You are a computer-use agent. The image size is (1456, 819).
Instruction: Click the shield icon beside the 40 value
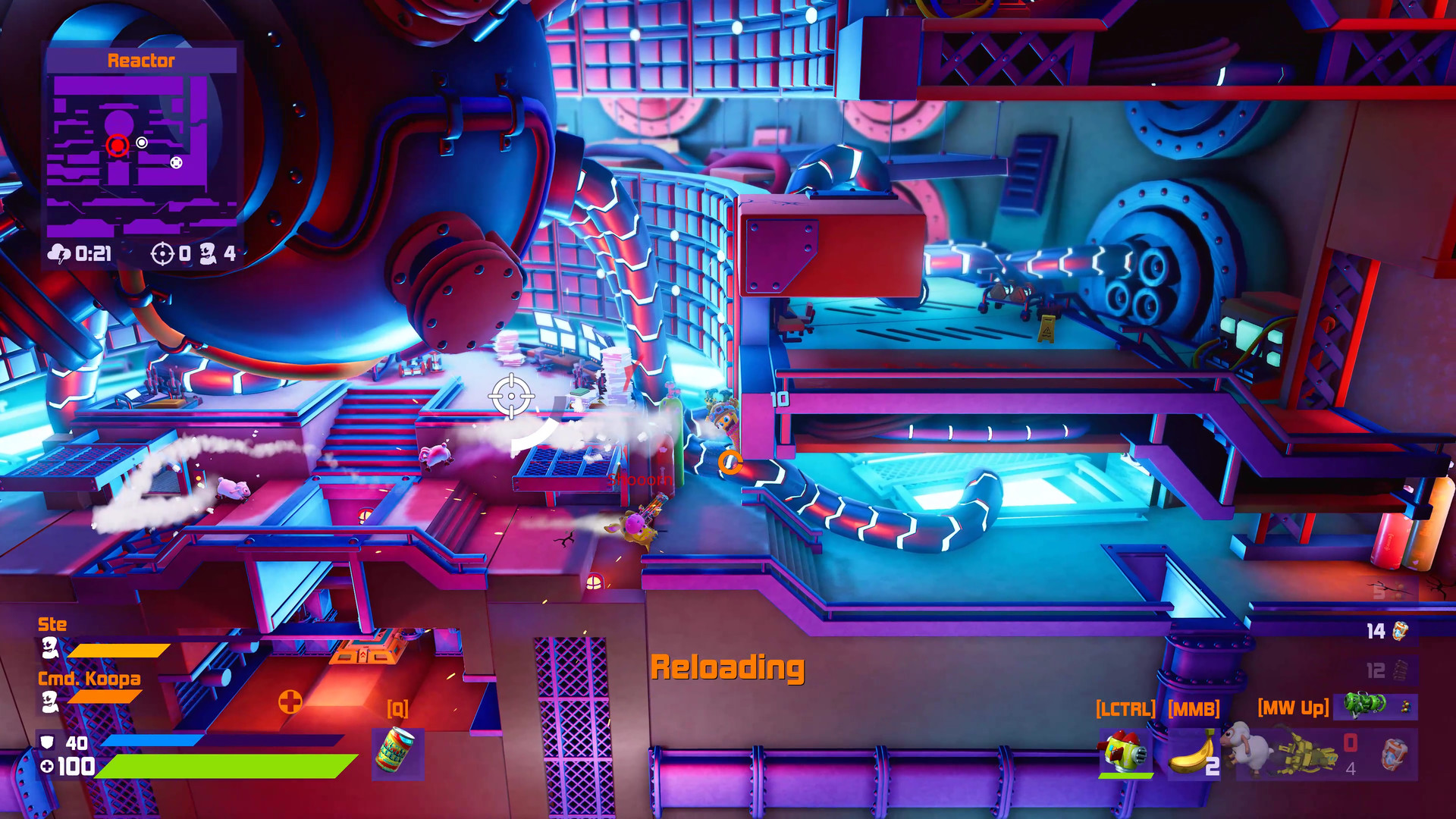[49, 741]
